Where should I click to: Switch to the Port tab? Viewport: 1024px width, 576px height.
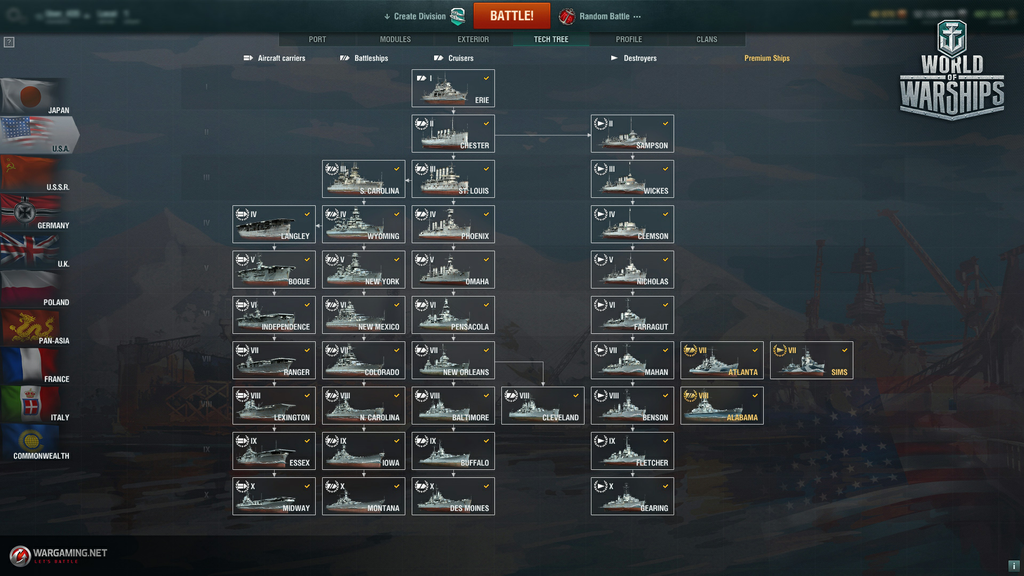pos(317,40)
